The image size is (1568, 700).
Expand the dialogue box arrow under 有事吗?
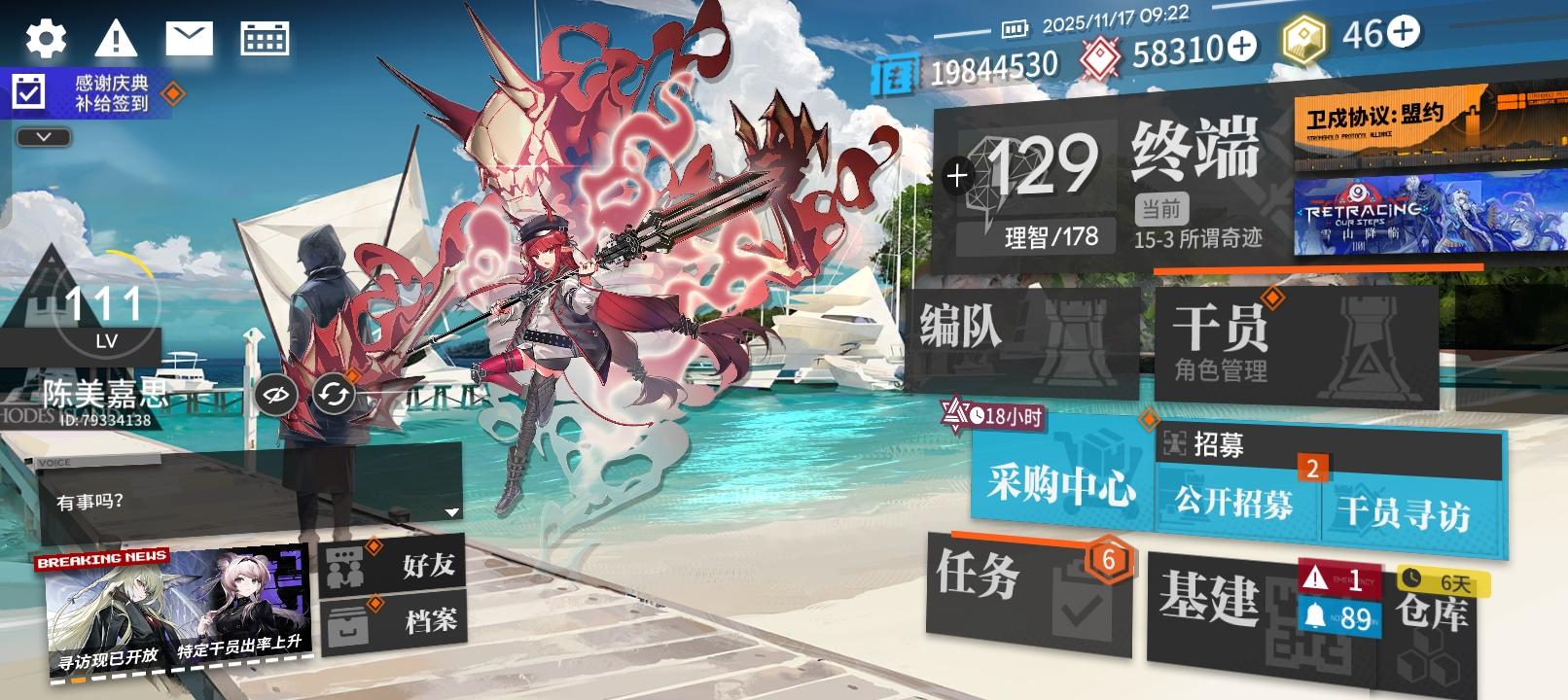point(451,512)
